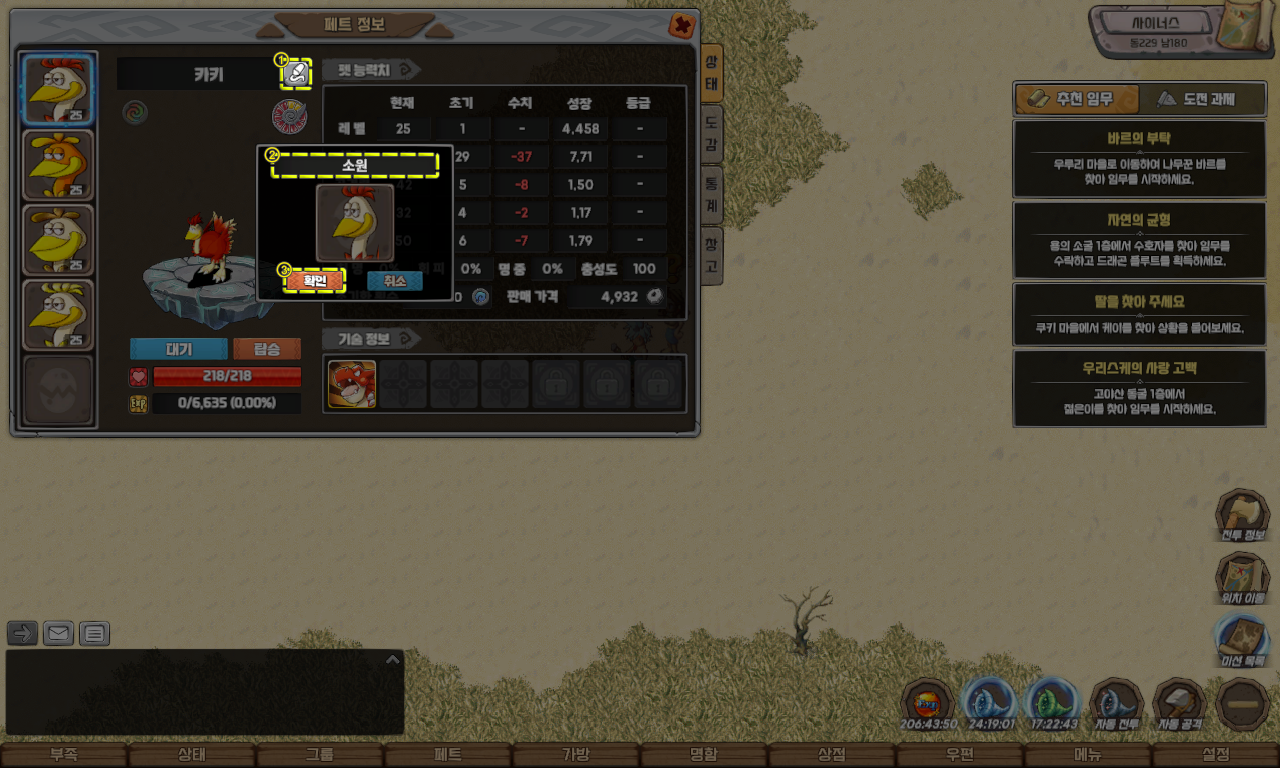The width and height of the screenshot is (1280, 768).
Task: Confirm with the orange 확인 button
Action: coord(315,281)
